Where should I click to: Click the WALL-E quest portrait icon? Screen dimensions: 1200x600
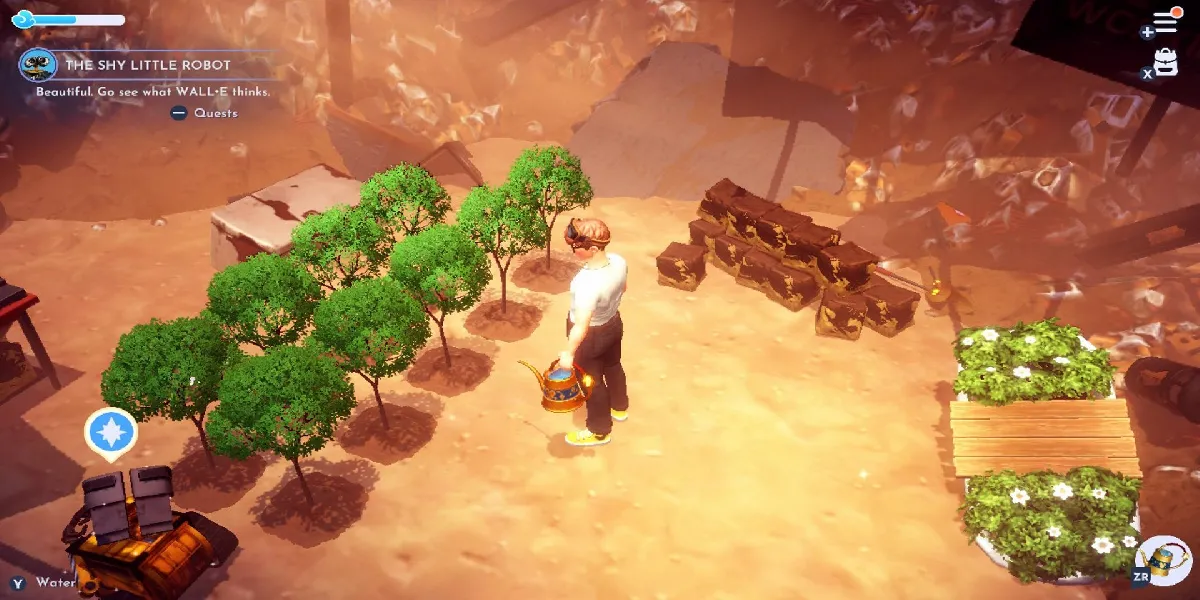coord(38,65)
